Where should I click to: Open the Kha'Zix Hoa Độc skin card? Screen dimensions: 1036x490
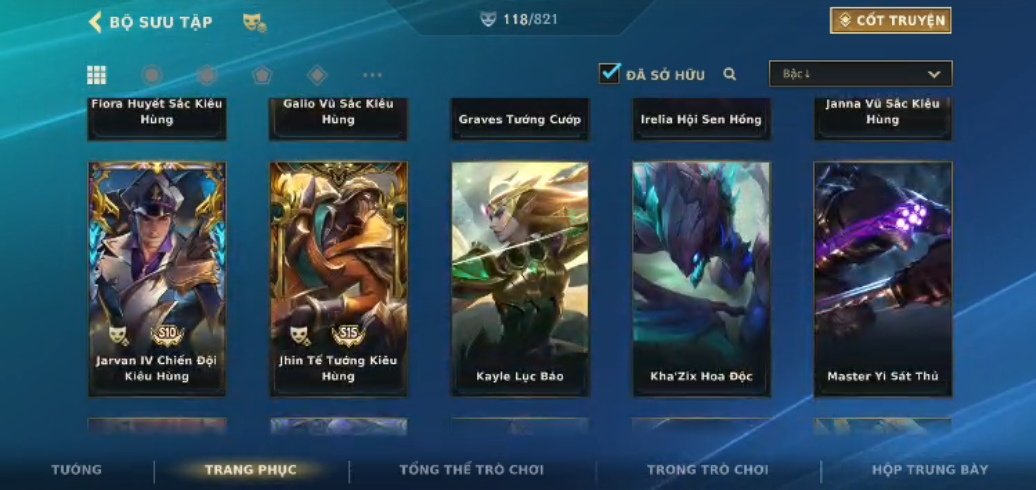701,278
